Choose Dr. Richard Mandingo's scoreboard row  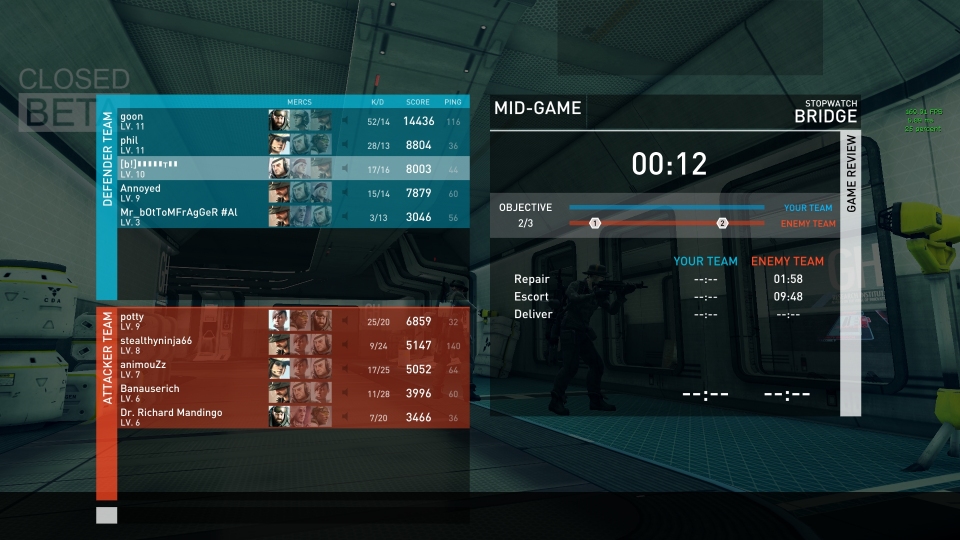click(x=190, y=417)
